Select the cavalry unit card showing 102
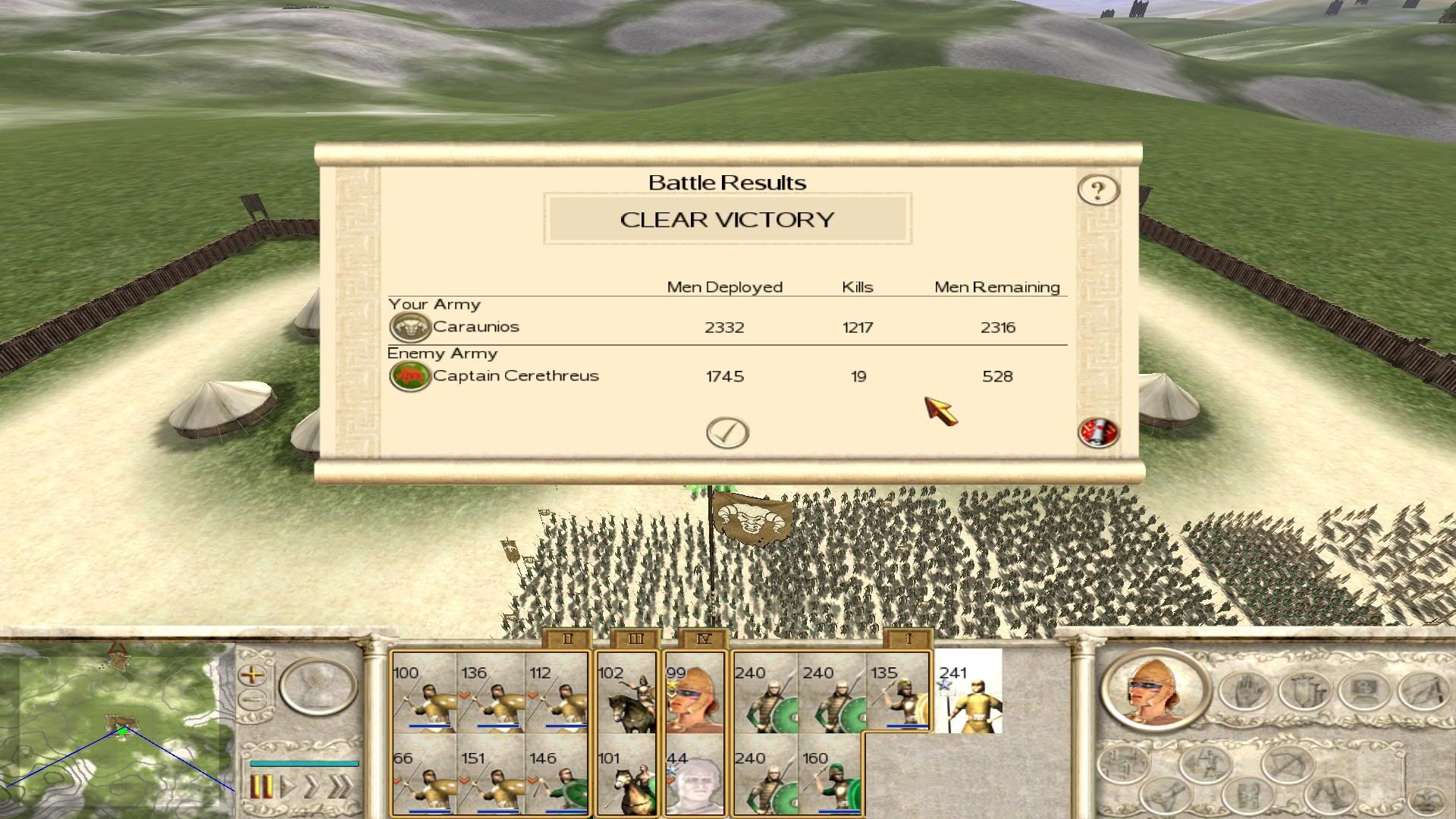This screenshot has width=1456, height=819. tap(626, 692)
